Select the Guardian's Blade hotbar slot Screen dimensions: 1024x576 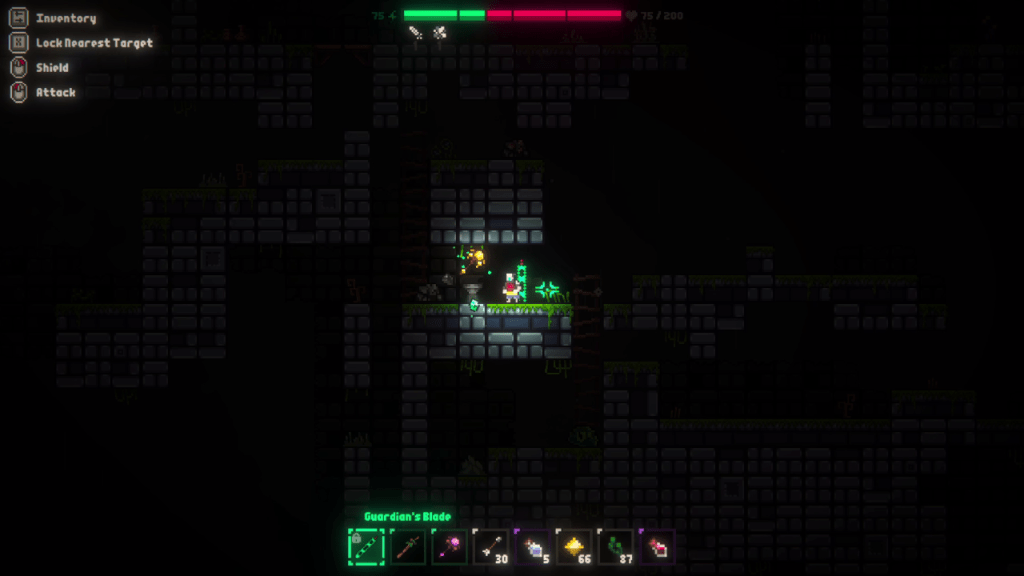tap(366, 547)
